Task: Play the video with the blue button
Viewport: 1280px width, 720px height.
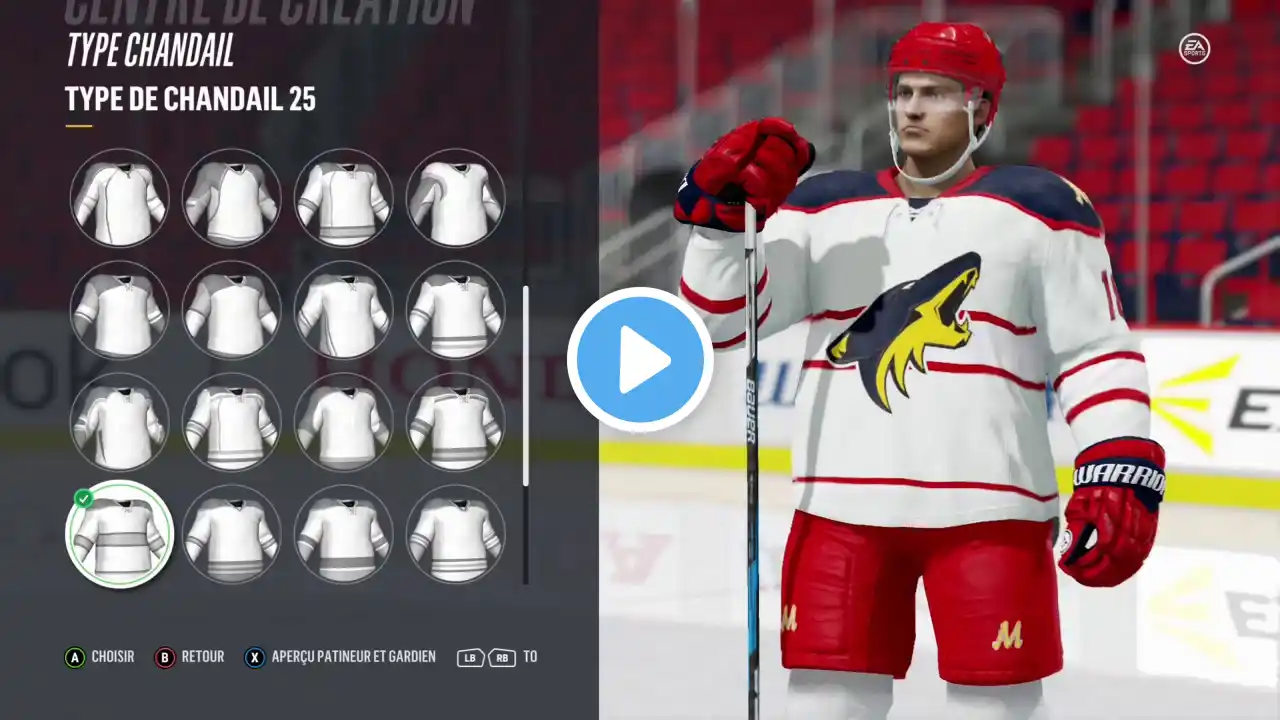Action: pyautogui.click(x=640, y=360)
